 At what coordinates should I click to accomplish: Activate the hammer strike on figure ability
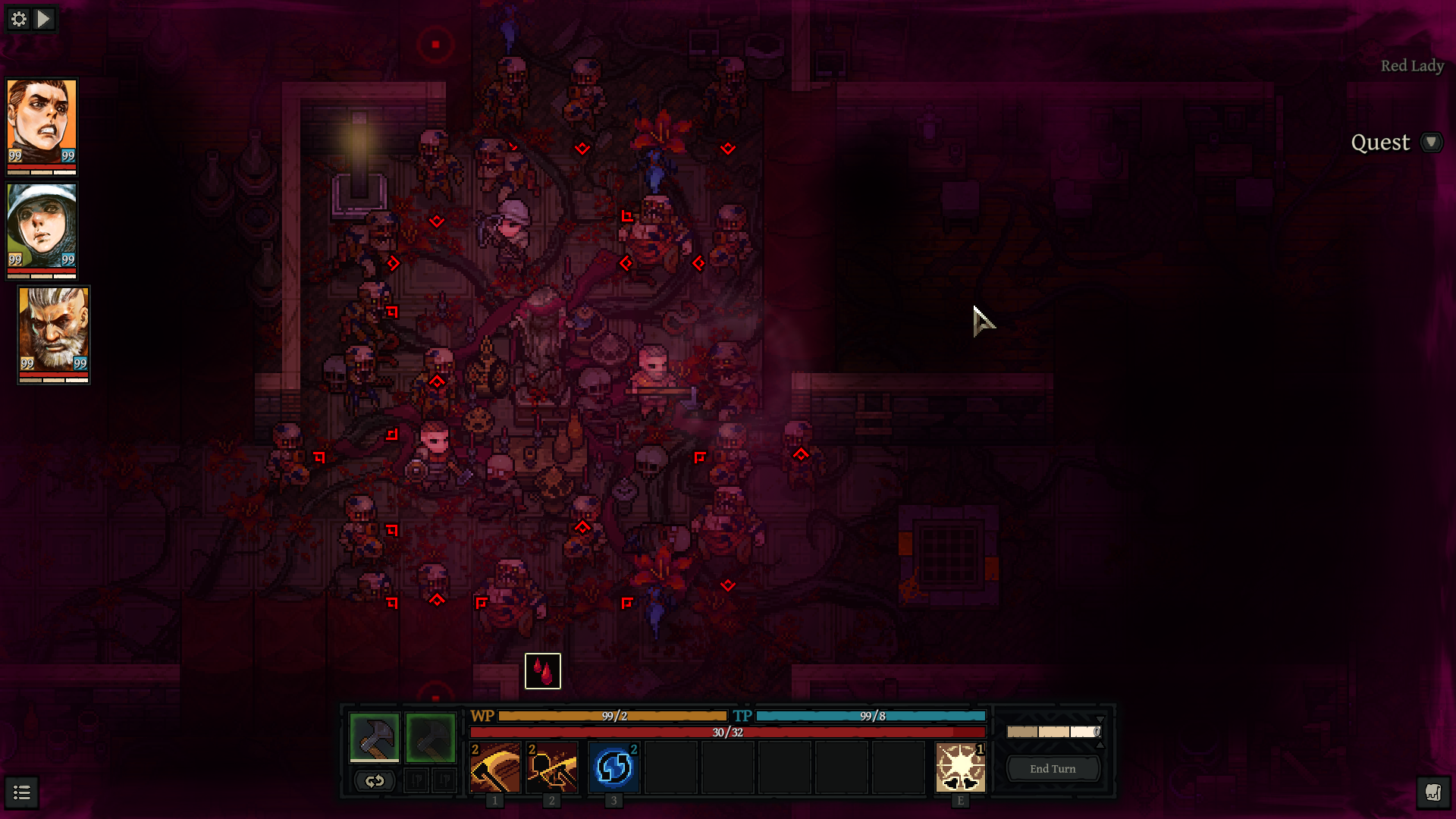pyautogui.click(x=552, y=767)
